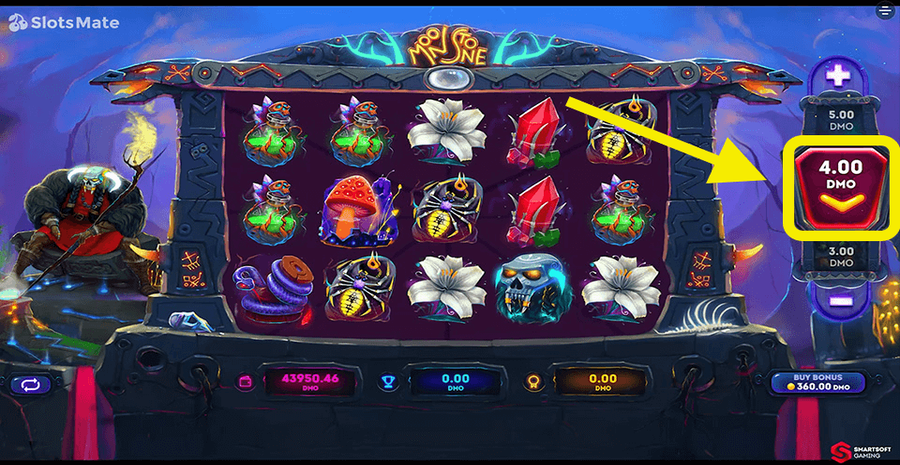Decrease the bet with the minus button
The image size is (900, 465).
point(838,297)
